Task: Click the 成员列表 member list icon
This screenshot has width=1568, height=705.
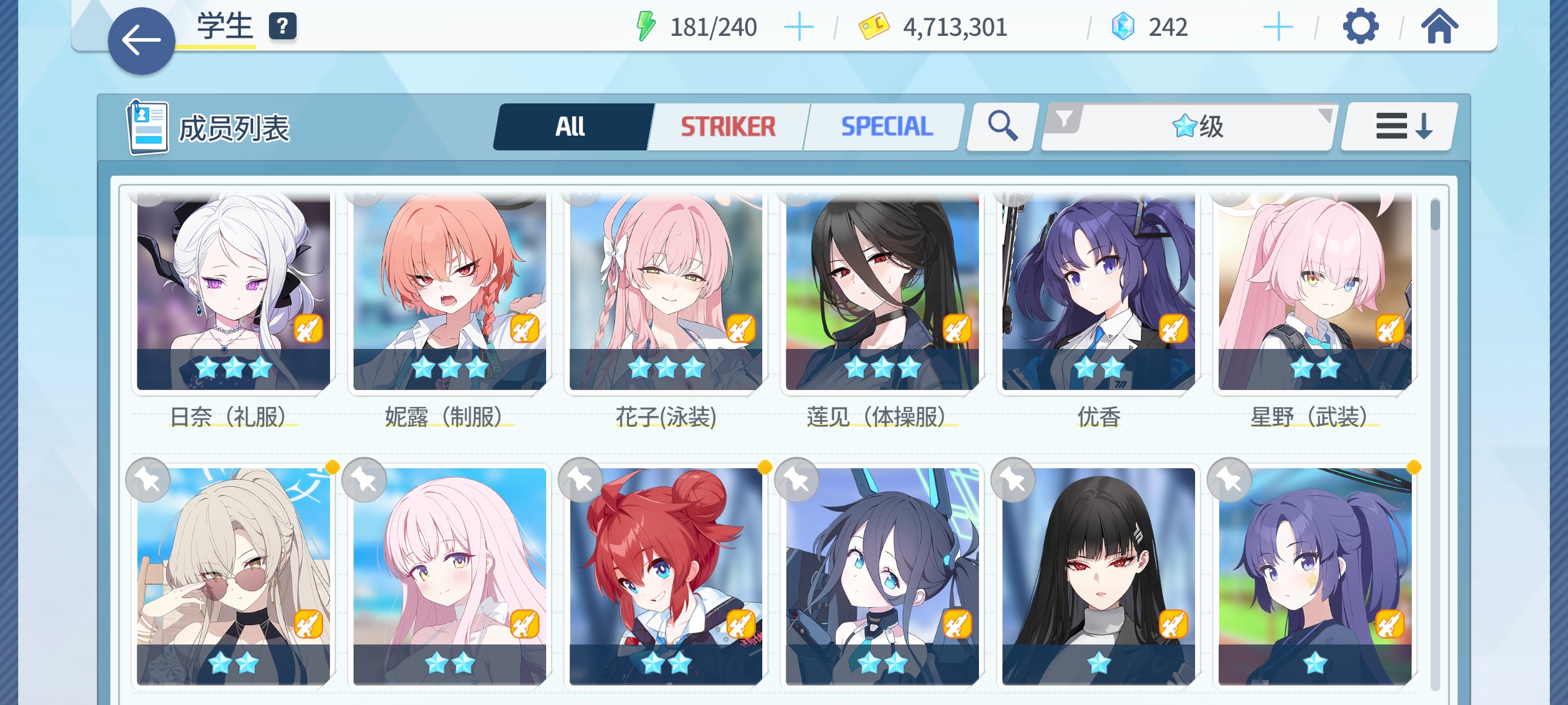Action: [x=146, y=126]
